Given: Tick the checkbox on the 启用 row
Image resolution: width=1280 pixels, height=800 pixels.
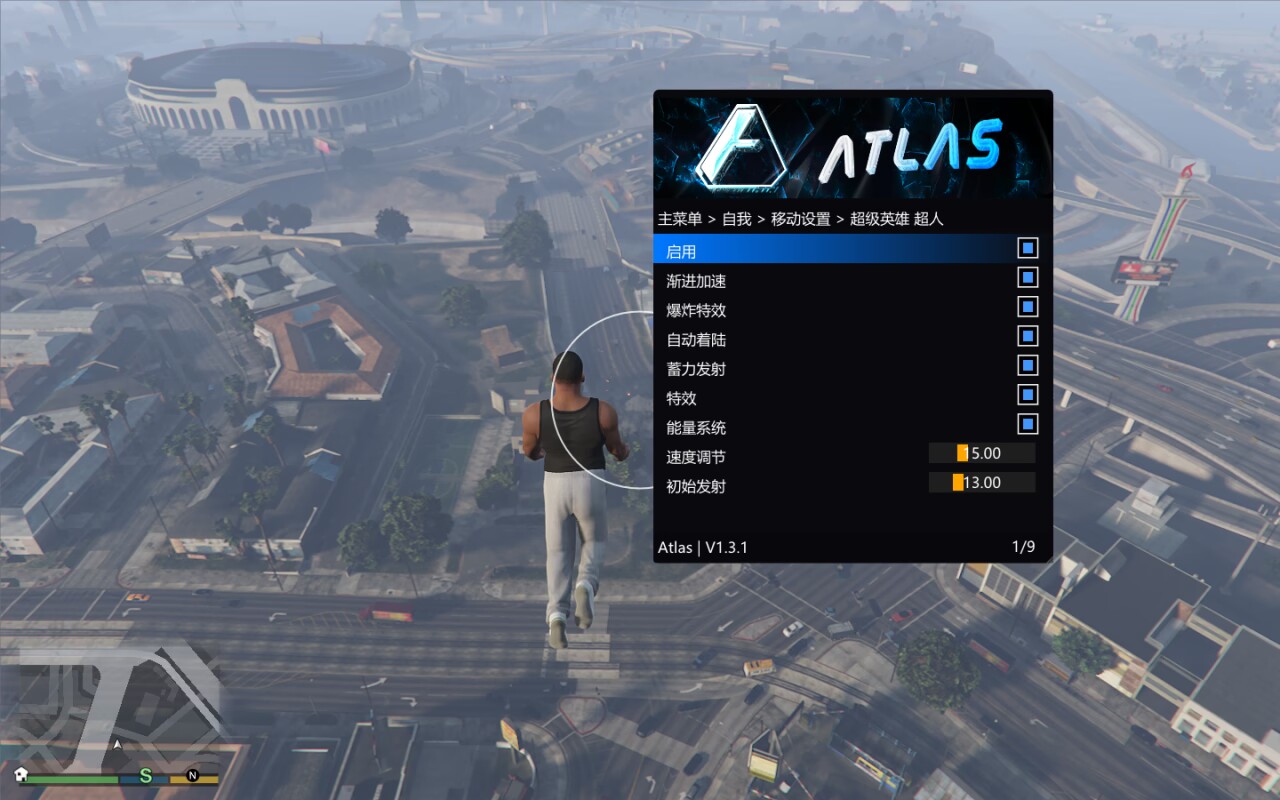Looking at the screenshot, I should (1028, 248).
